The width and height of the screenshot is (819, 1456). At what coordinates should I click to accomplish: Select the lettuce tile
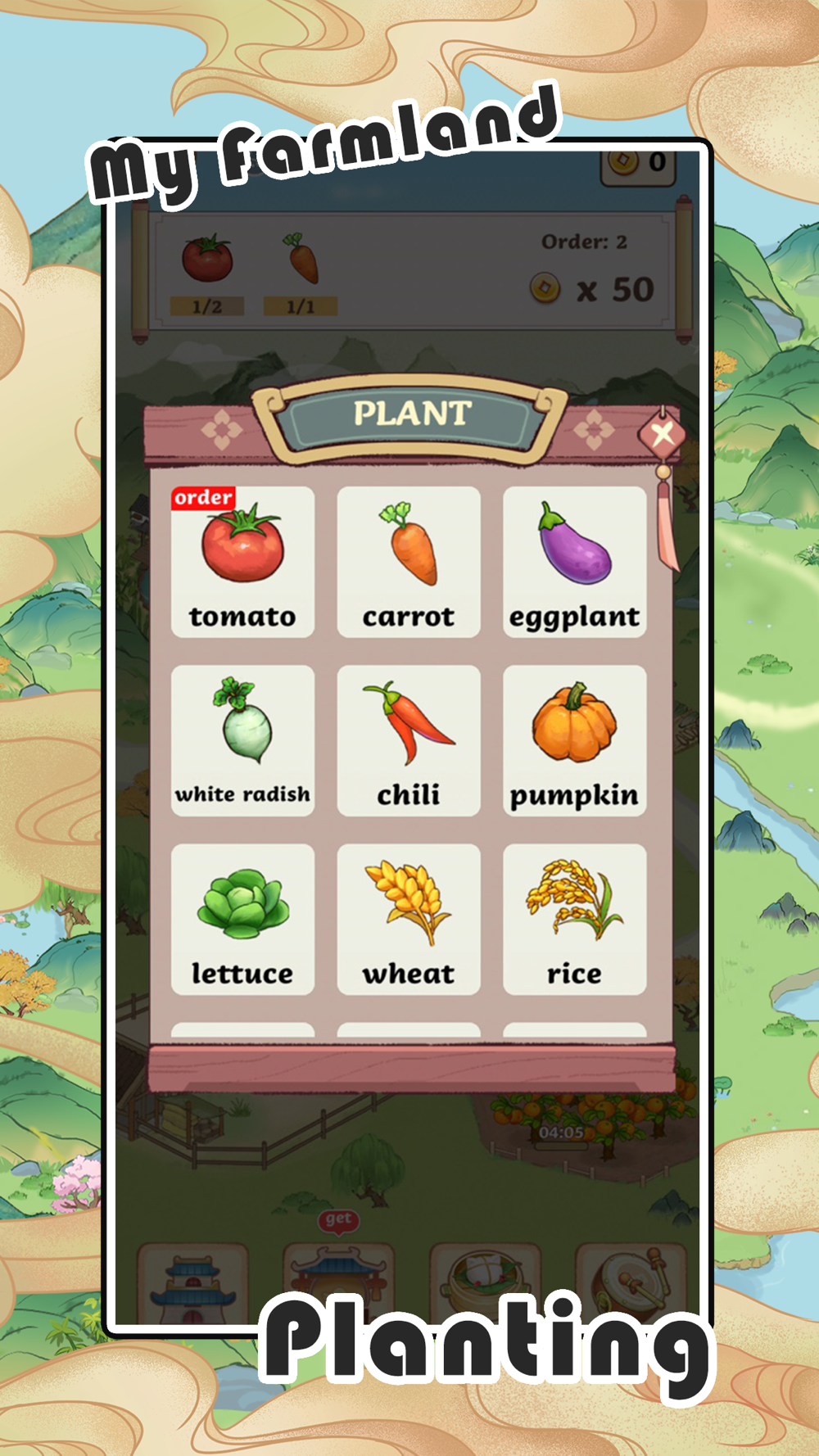point(242,919)
